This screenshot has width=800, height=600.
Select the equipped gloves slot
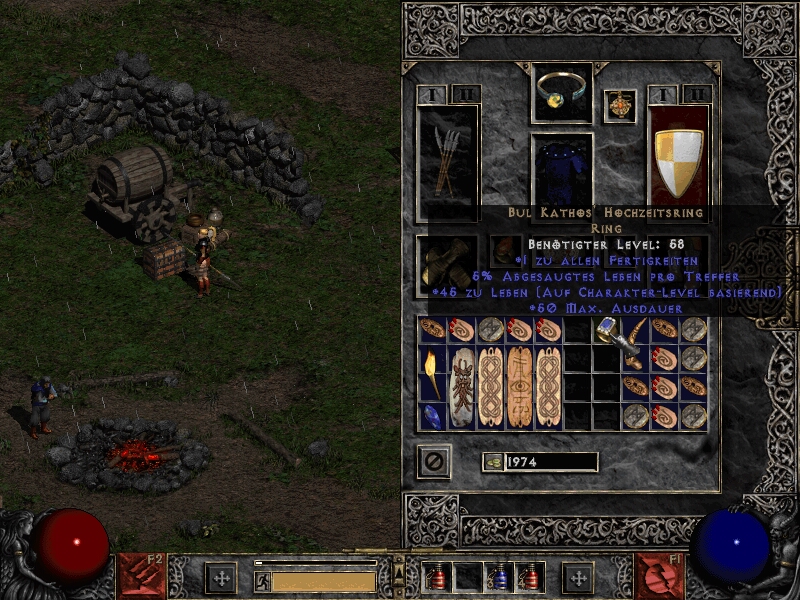pyautogui.click(x=446, y=263)
